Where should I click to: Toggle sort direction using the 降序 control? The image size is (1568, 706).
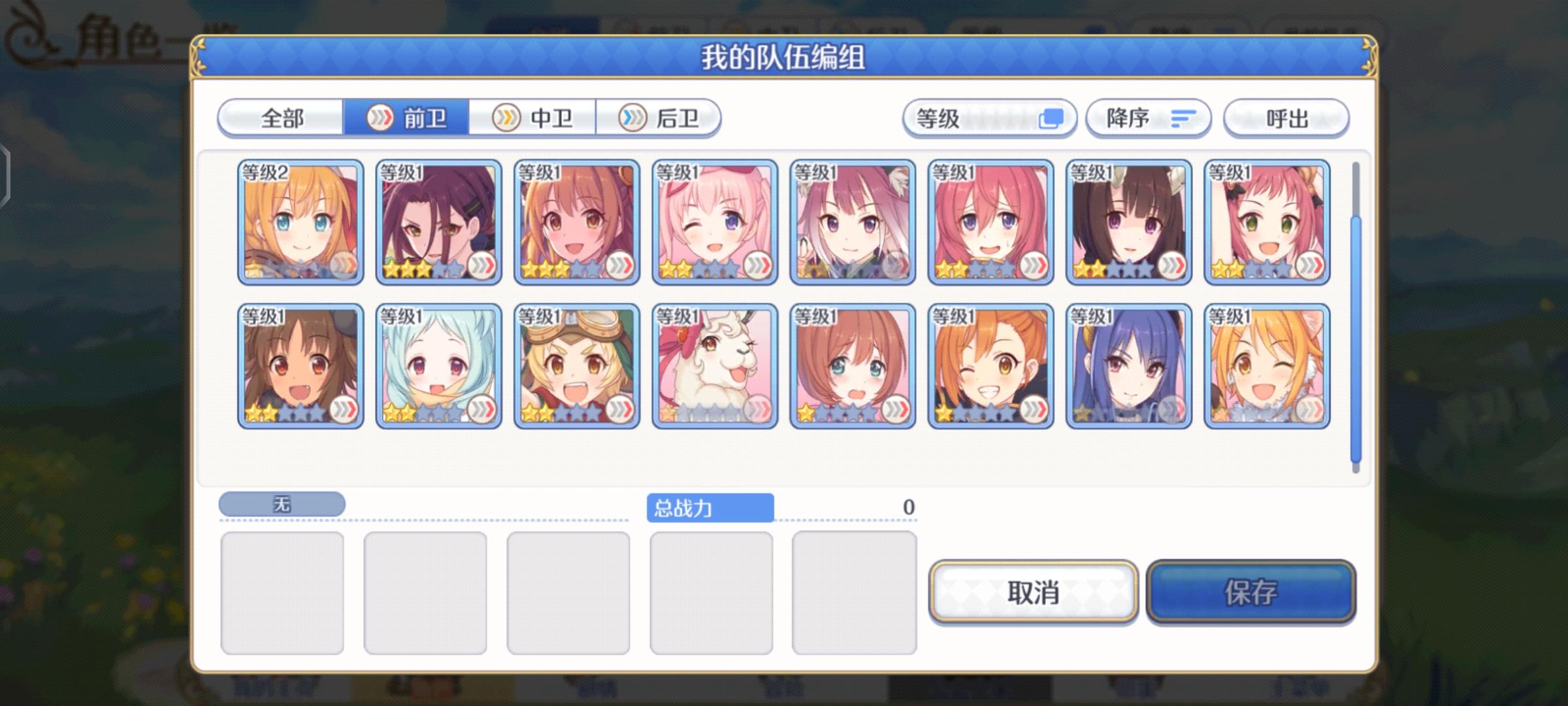click(1148, 118)
